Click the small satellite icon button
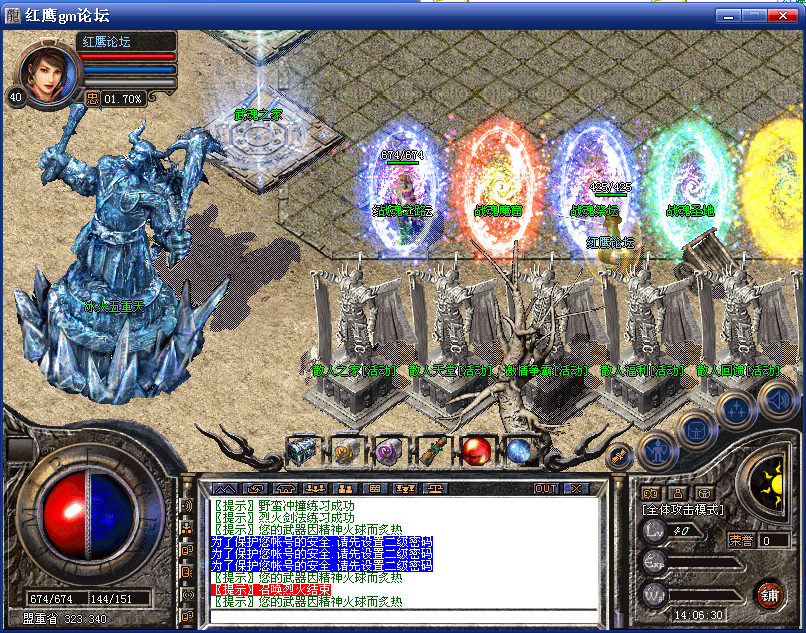 (x=619, y=456)
